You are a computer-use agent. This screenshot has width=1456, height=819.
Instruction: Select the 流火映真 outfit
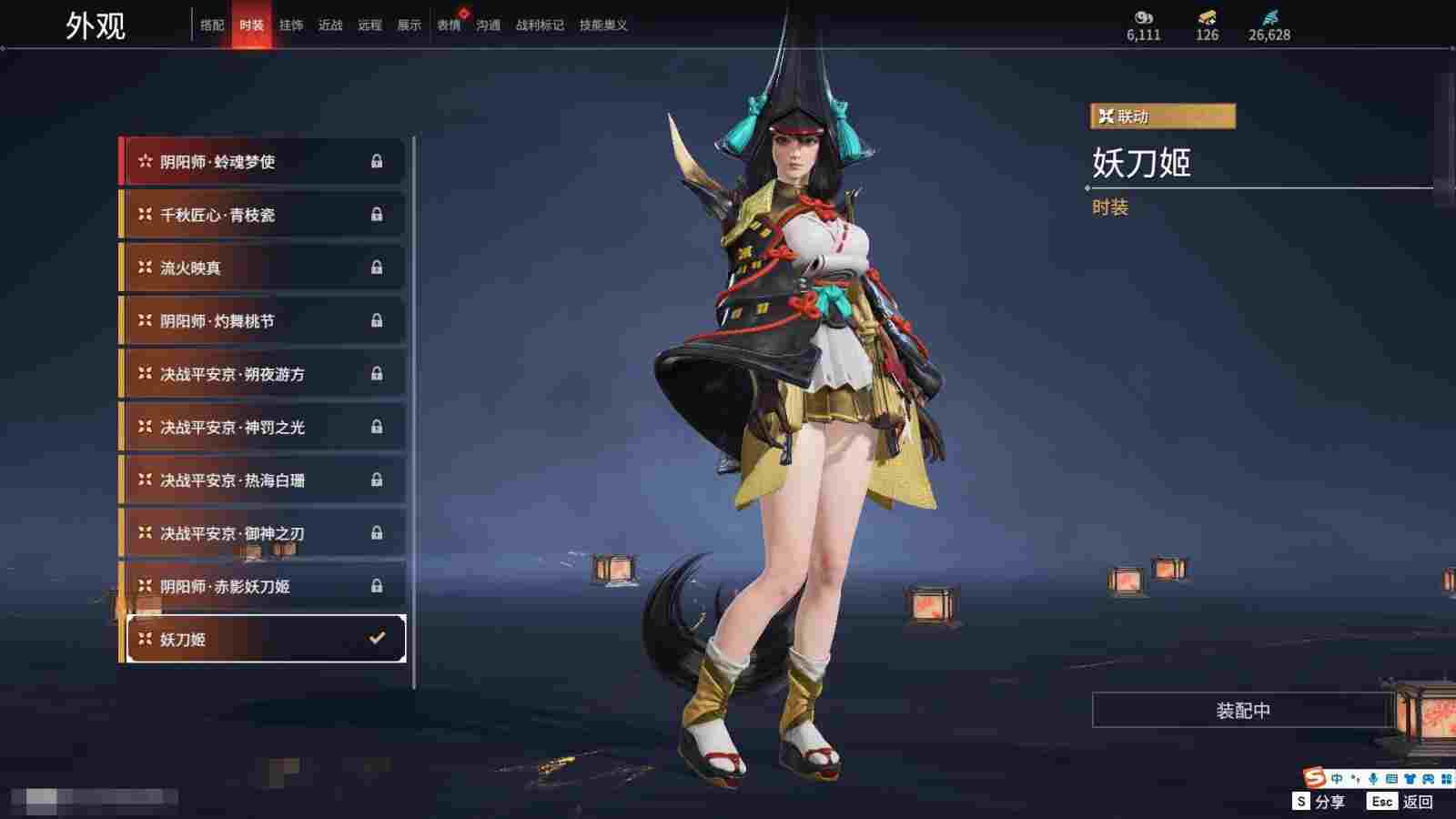(x=263, y=268)
